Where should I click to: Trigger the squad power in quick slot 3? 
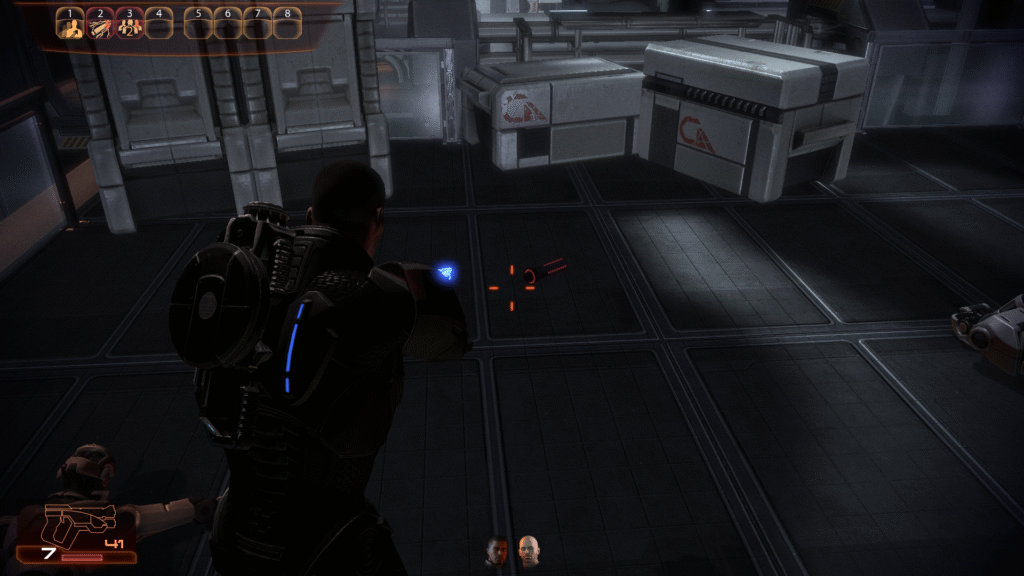coord(128,24)
